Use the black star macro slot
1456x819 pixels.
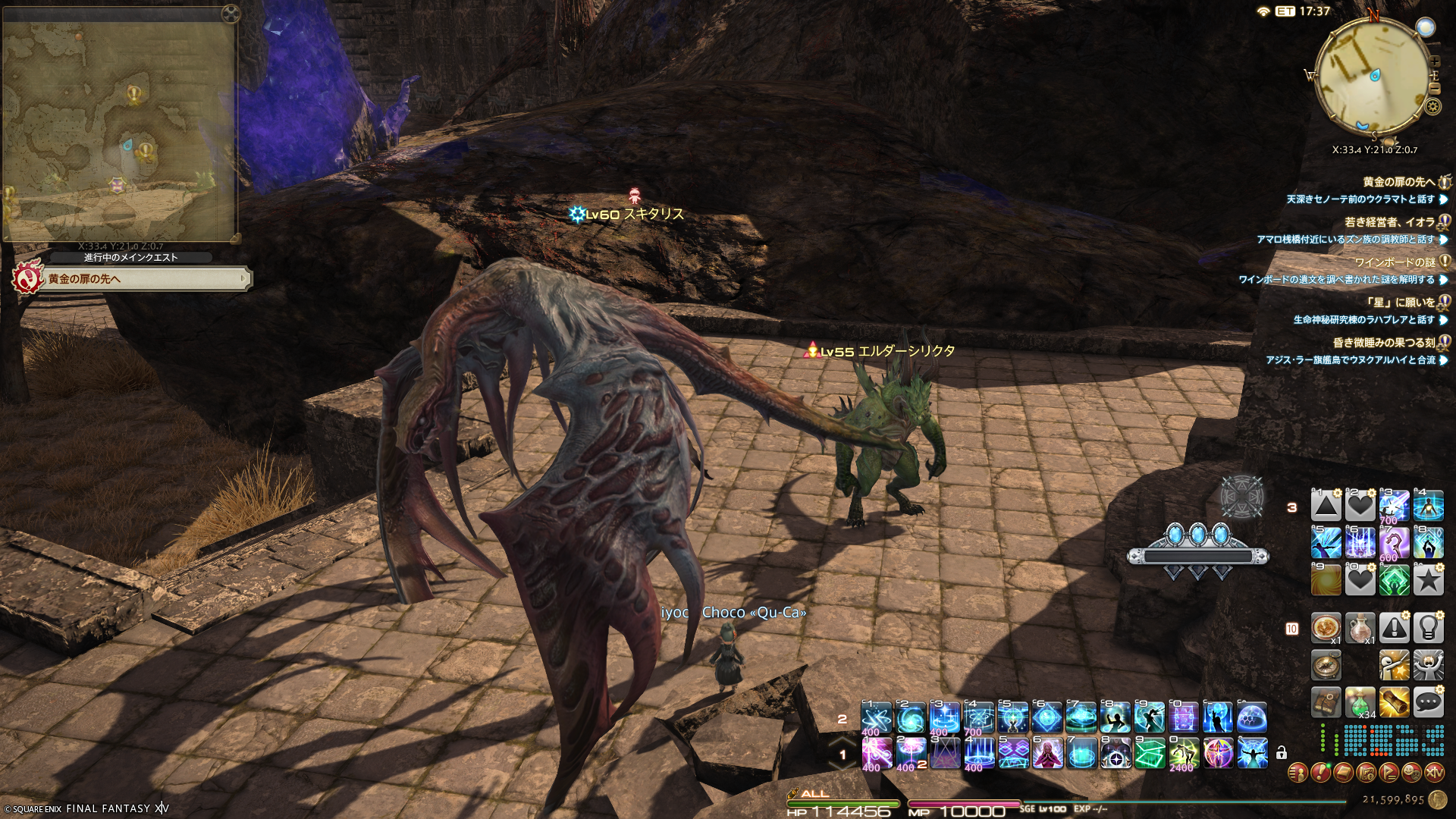pos(1428,580)
